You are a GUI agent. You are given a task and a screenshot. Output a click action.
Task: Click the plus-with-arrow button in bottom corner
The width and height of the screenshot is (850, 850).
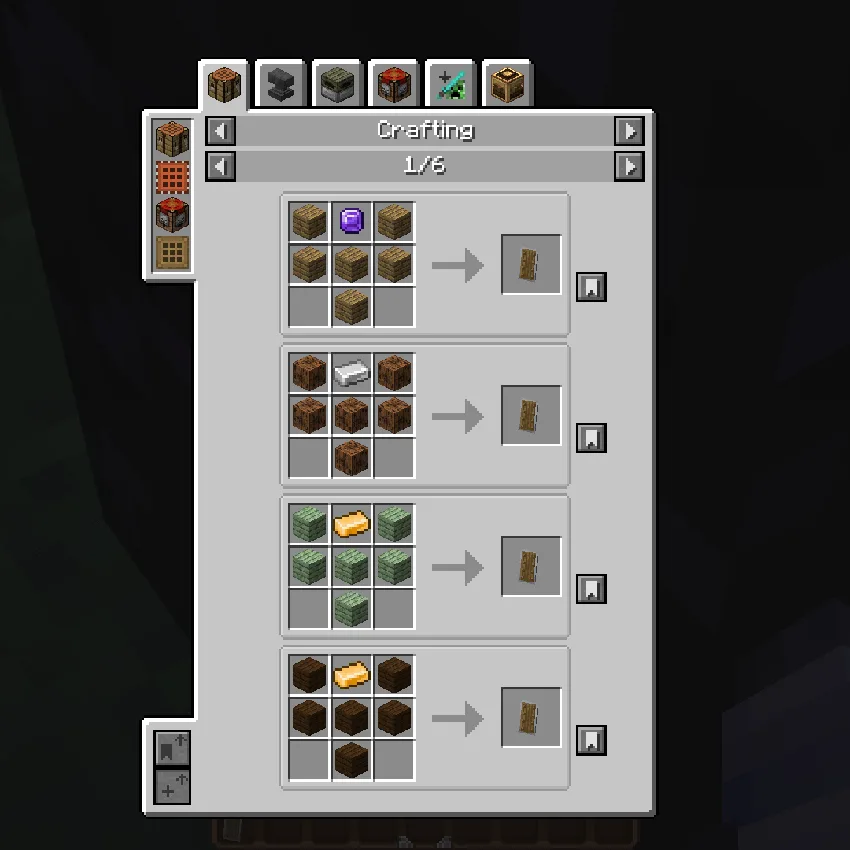(172, 786)
